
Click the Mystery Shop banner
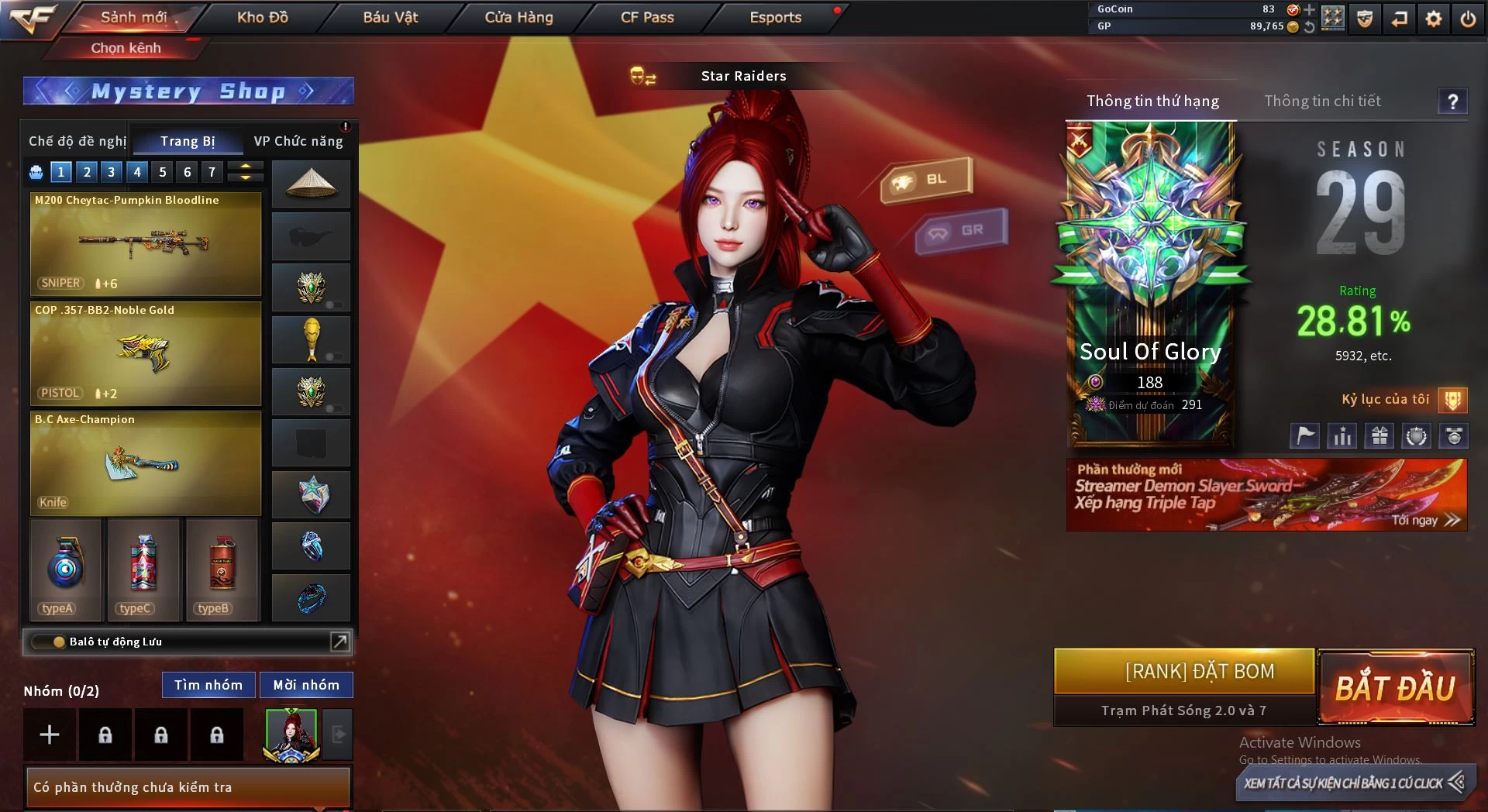[x=188, y=91]
